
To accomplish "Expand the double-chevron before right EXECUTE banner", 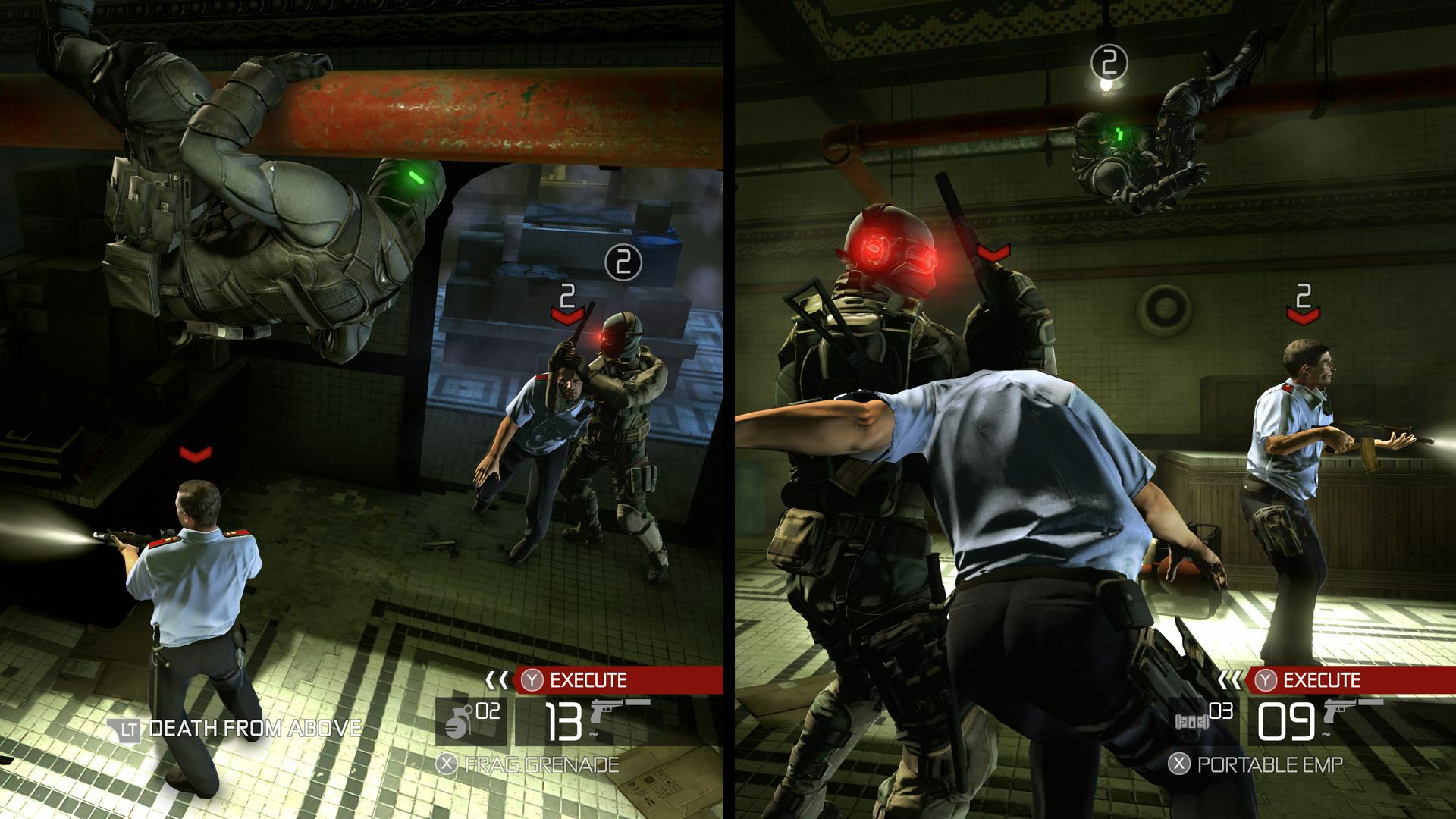I will click(x=1228, y=679).
